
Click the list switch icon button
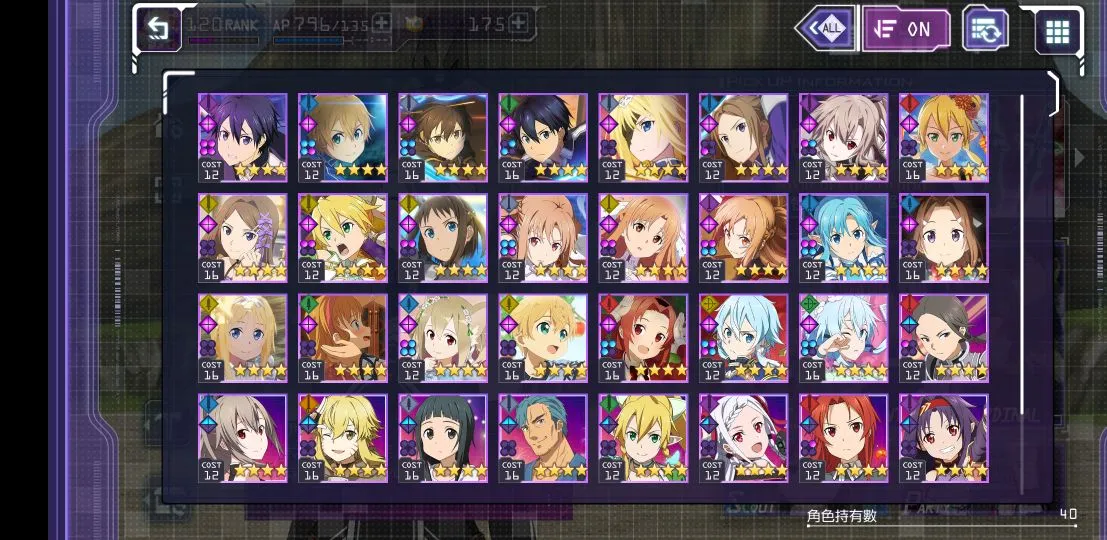(x=984, y=29)
